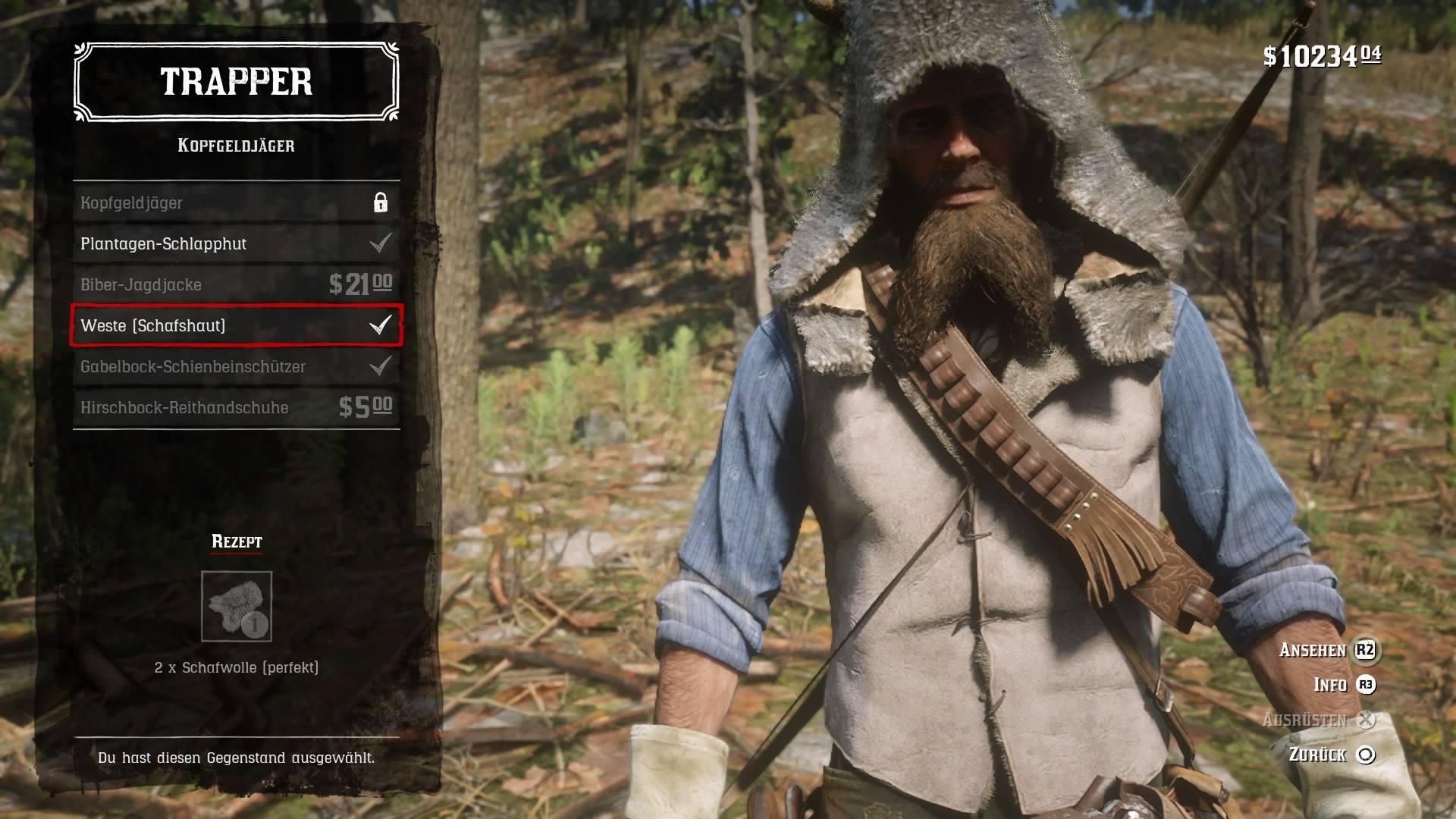This screenshot has height=819, width=1456.
Task: Click the Weste (Schafshaut) entry
Action: [236, 326]
